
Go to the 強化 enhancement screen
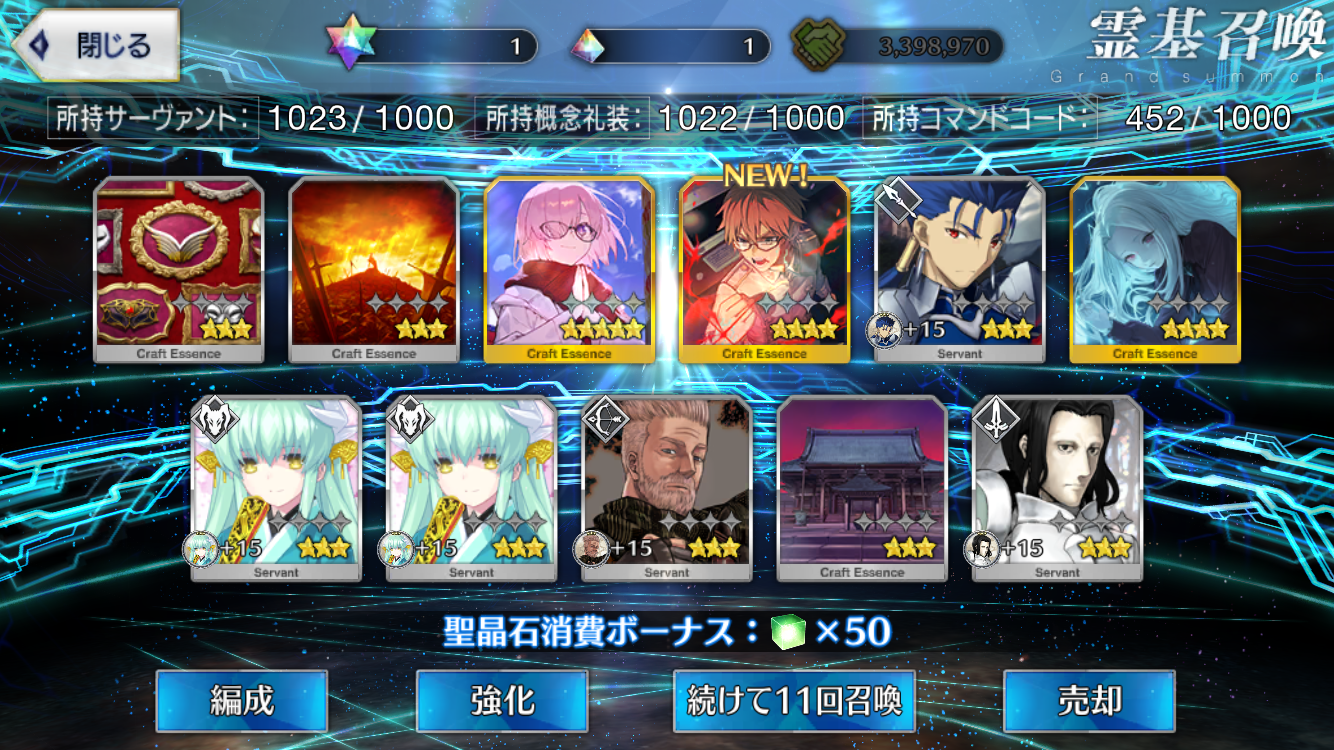point(502,701)
